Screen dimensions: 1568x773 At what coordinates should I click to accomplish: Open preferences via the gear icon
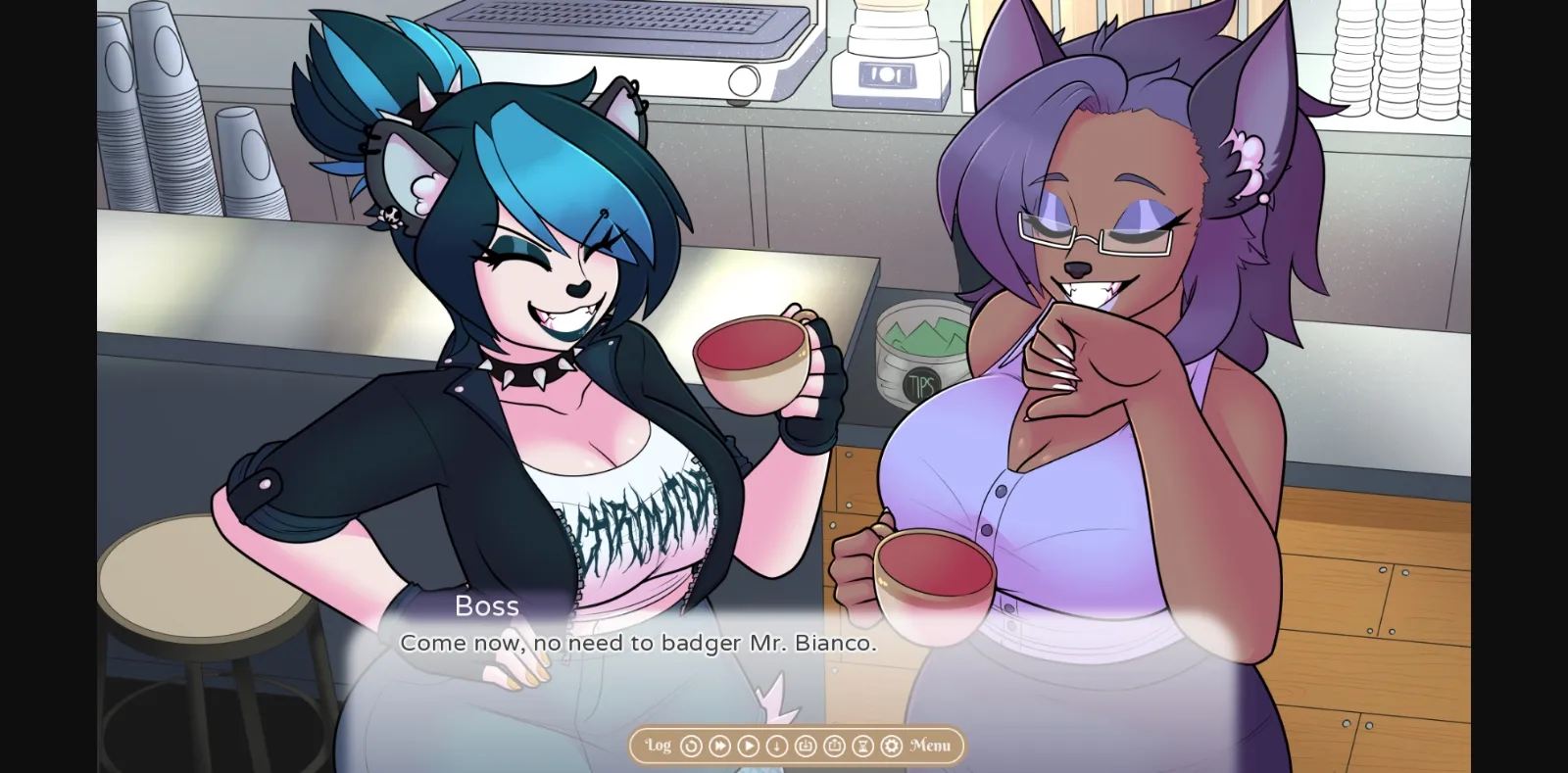pyautogui.click(x=891, y=746)
